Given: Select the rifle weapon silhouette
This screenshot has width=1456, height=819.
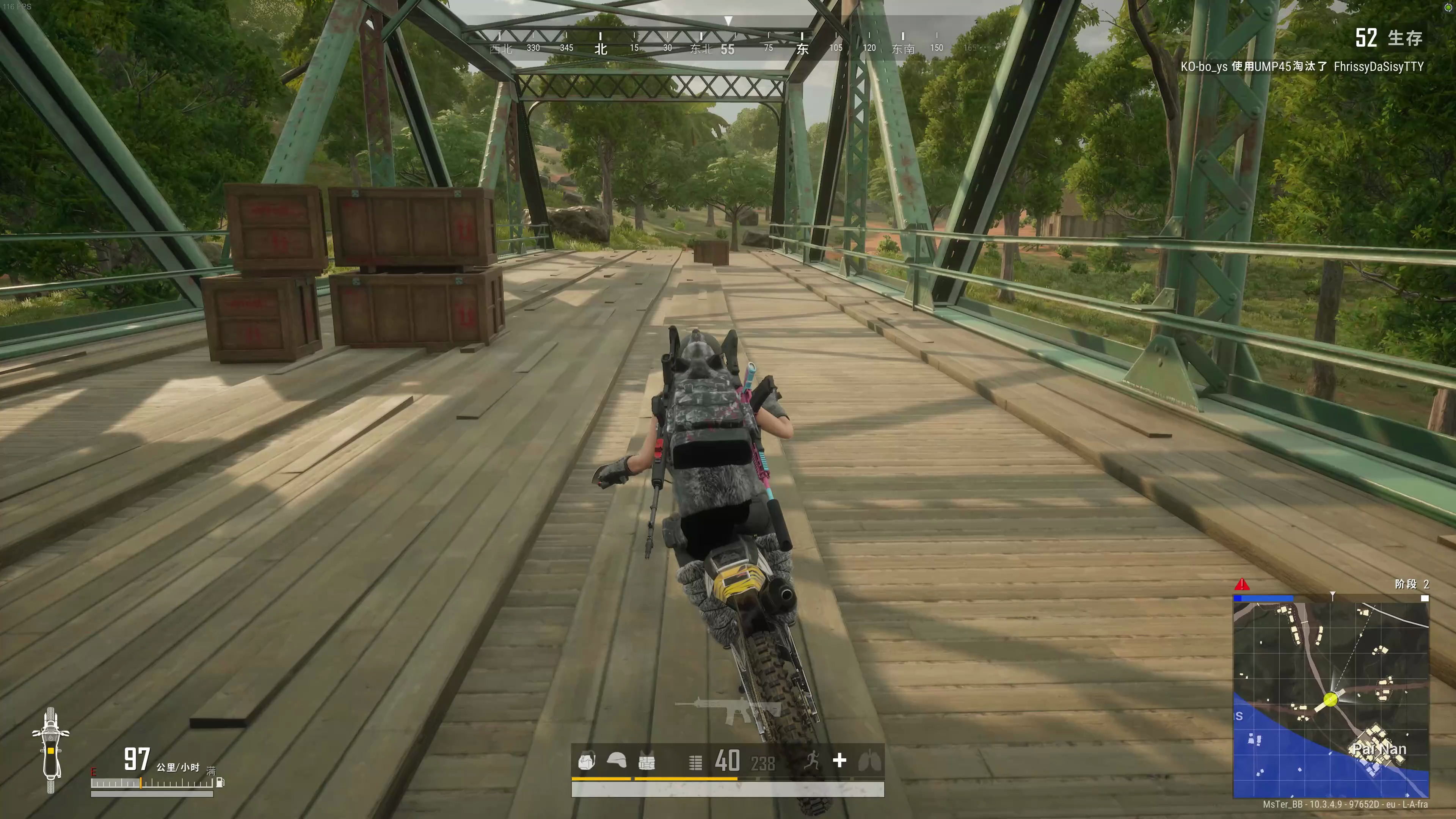Looking at the screenshot, I should coord(728,709).
